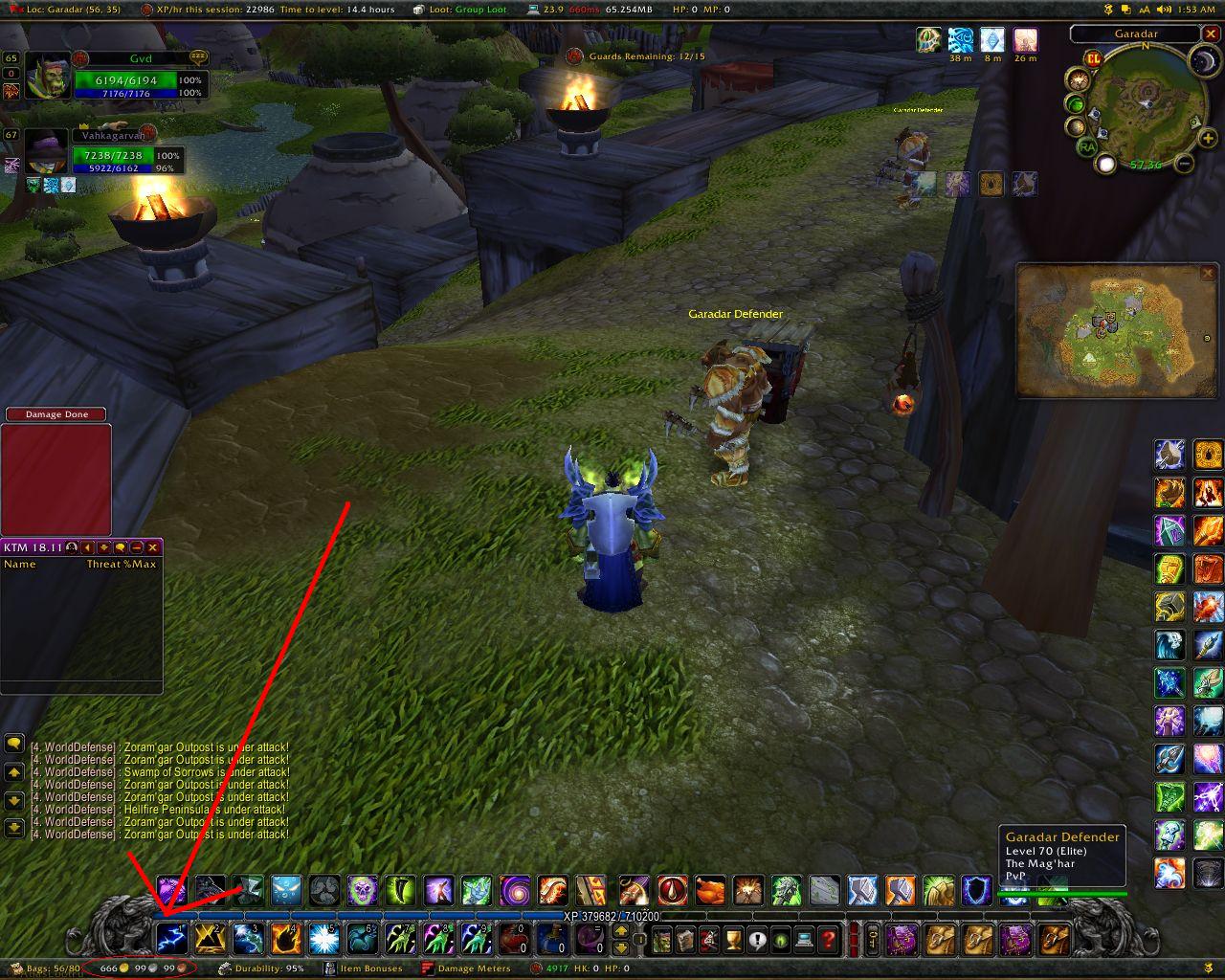Use the white starburst ability in slot 5
This screenshot has height=980, width=1225.
[324, 939]
